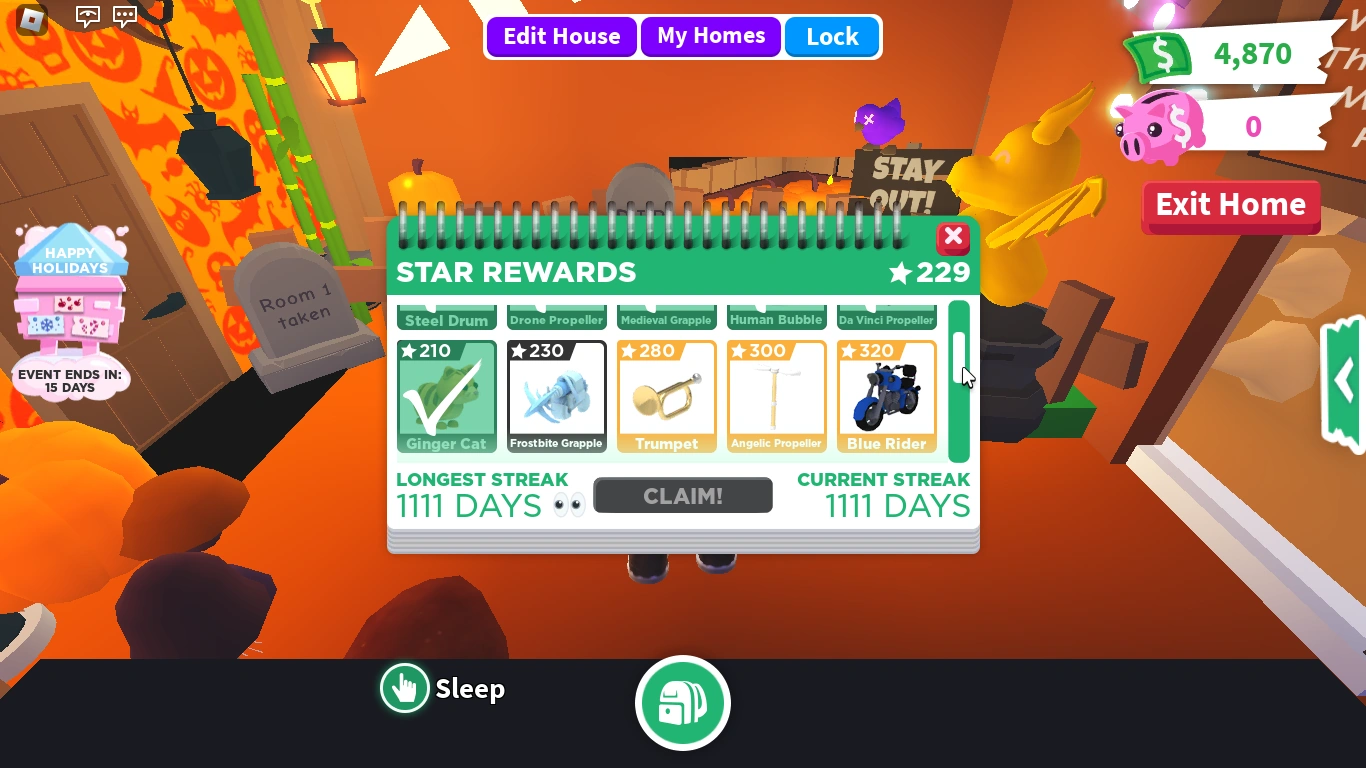This screenshot has width=1366, height=768.
Task: Open the Happy Holidays event house icon
Action: click(x=70, y=310)
